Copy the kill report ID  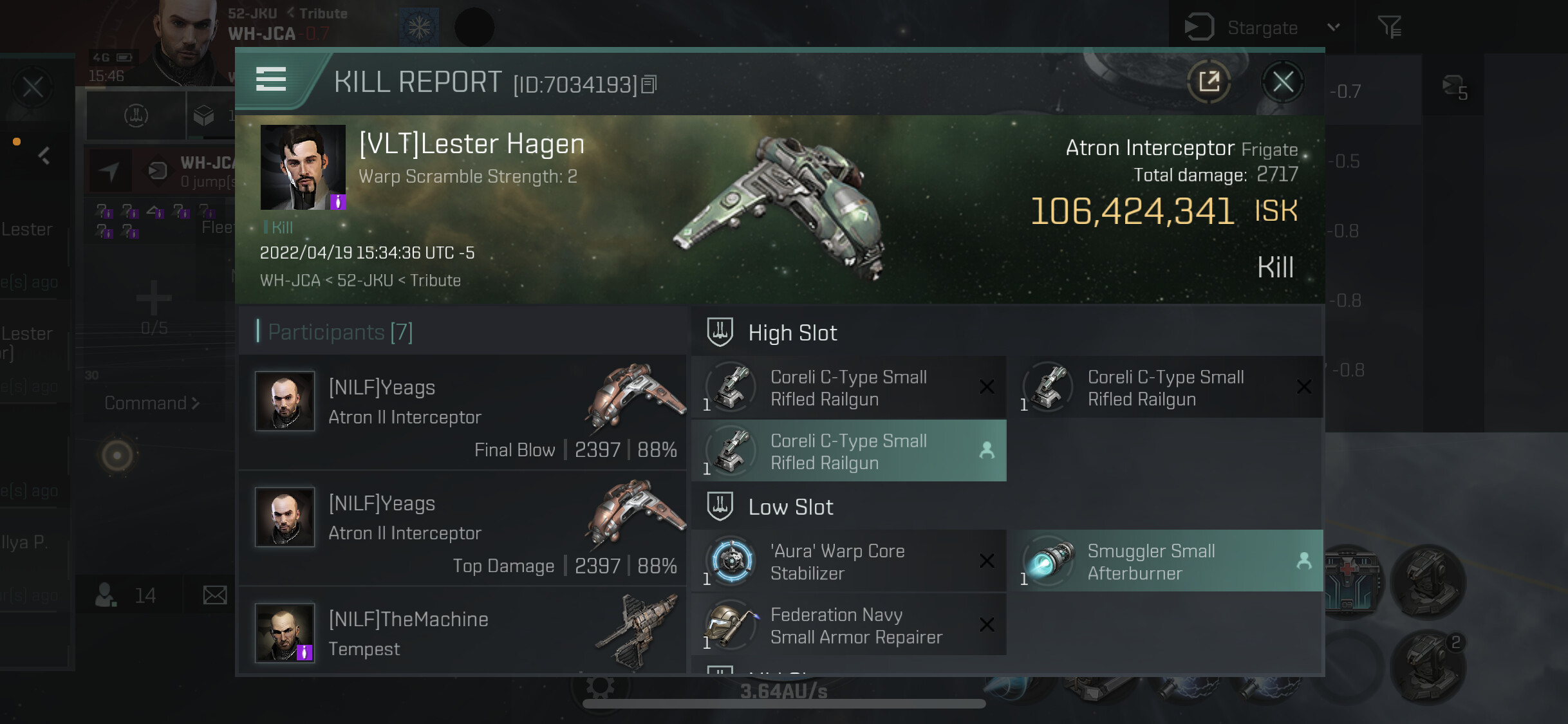pos(649,84)
